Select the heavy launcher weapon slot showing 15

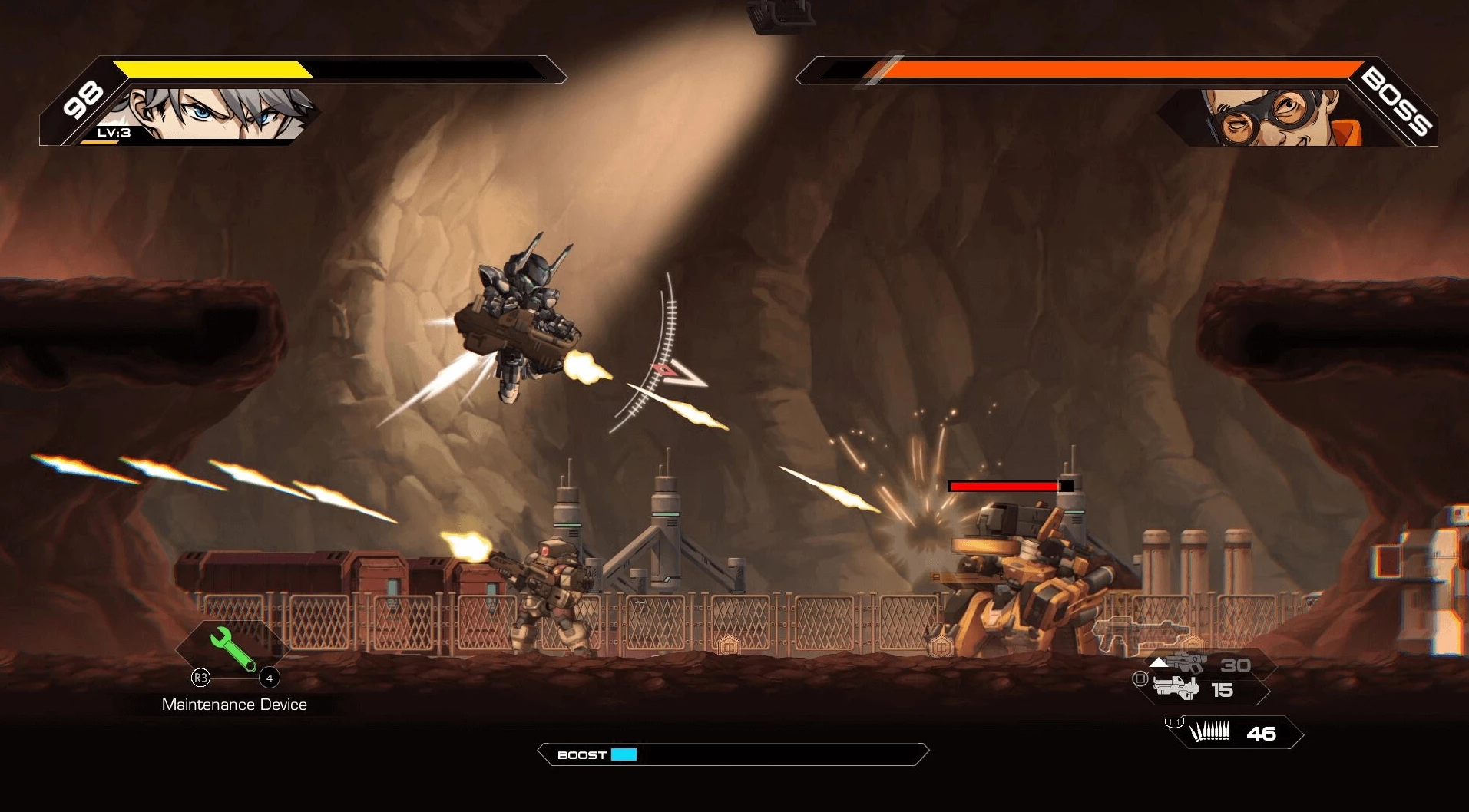click(1202, 689)
